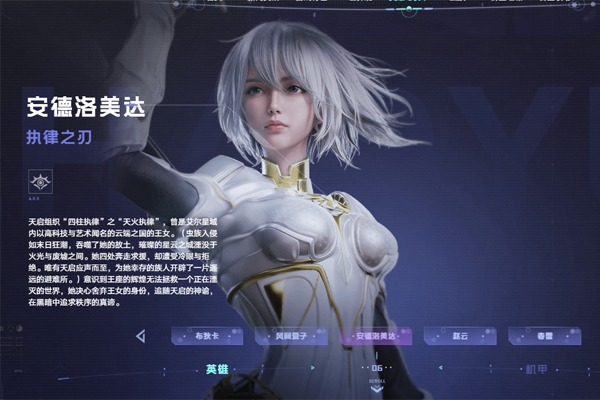Open the 英雄 heroes tab
The image size is (600, 400).
219,369
